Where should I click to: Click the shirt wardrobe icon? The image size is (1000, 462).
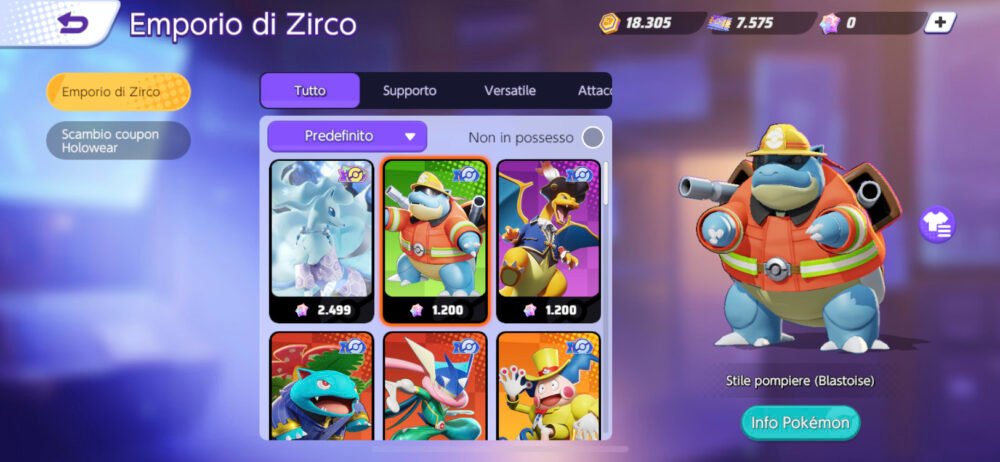click(x=937, y=224)
